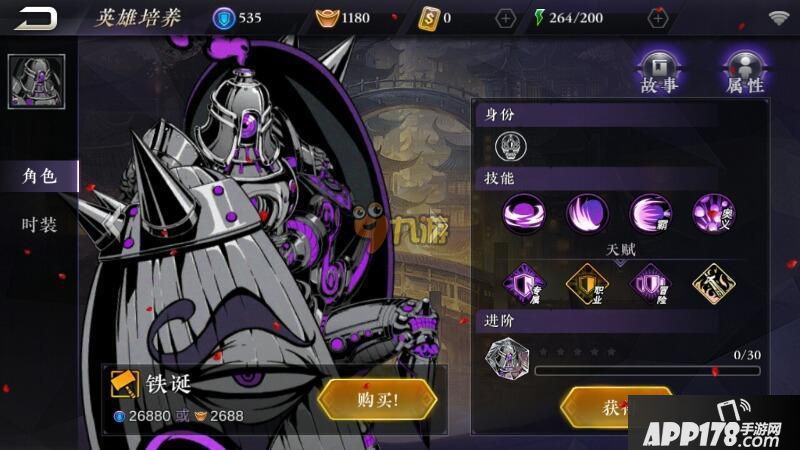Show the 属性 attributes panel
800x450 pixels.
(745, 71)
